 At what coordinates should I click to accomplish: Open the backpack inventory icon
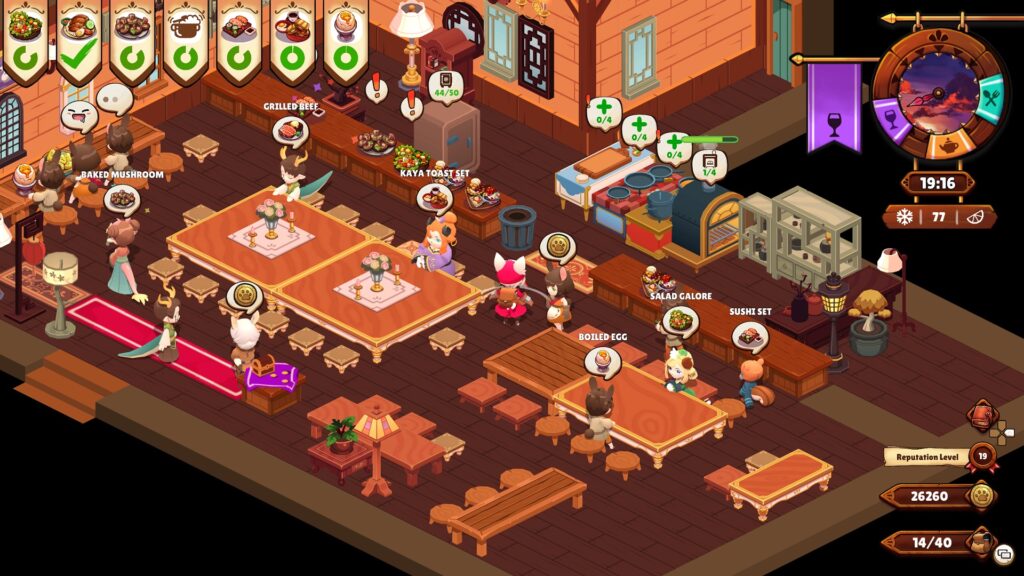pos(981,543)
